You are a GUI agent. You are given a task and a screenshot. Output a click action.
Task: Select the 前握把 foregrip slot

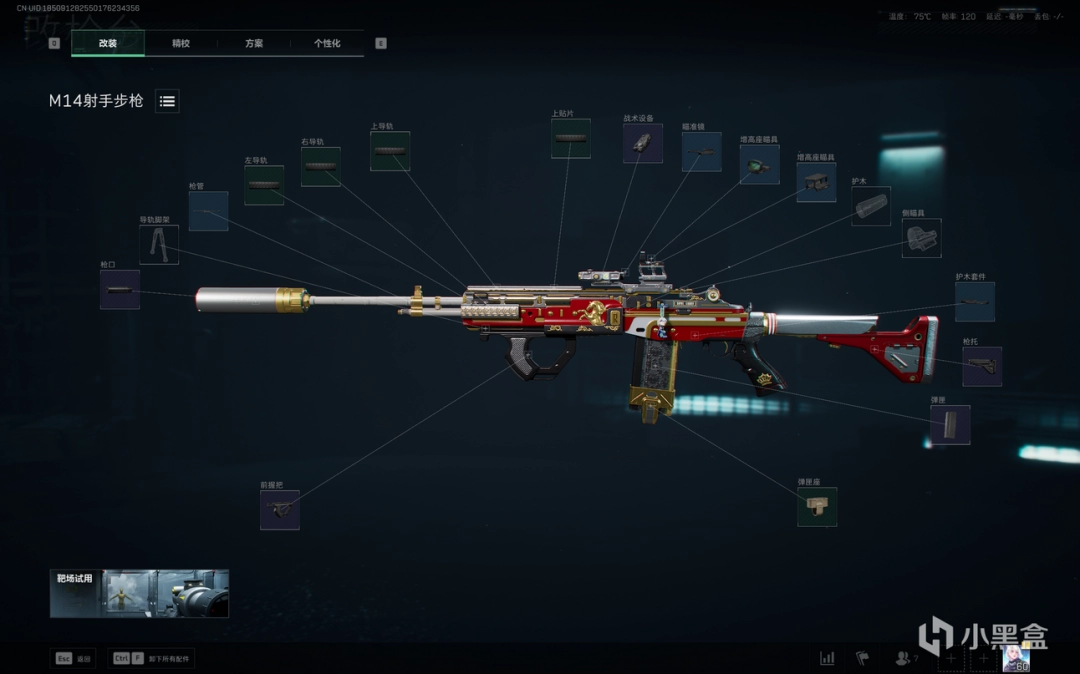[279, 510]
